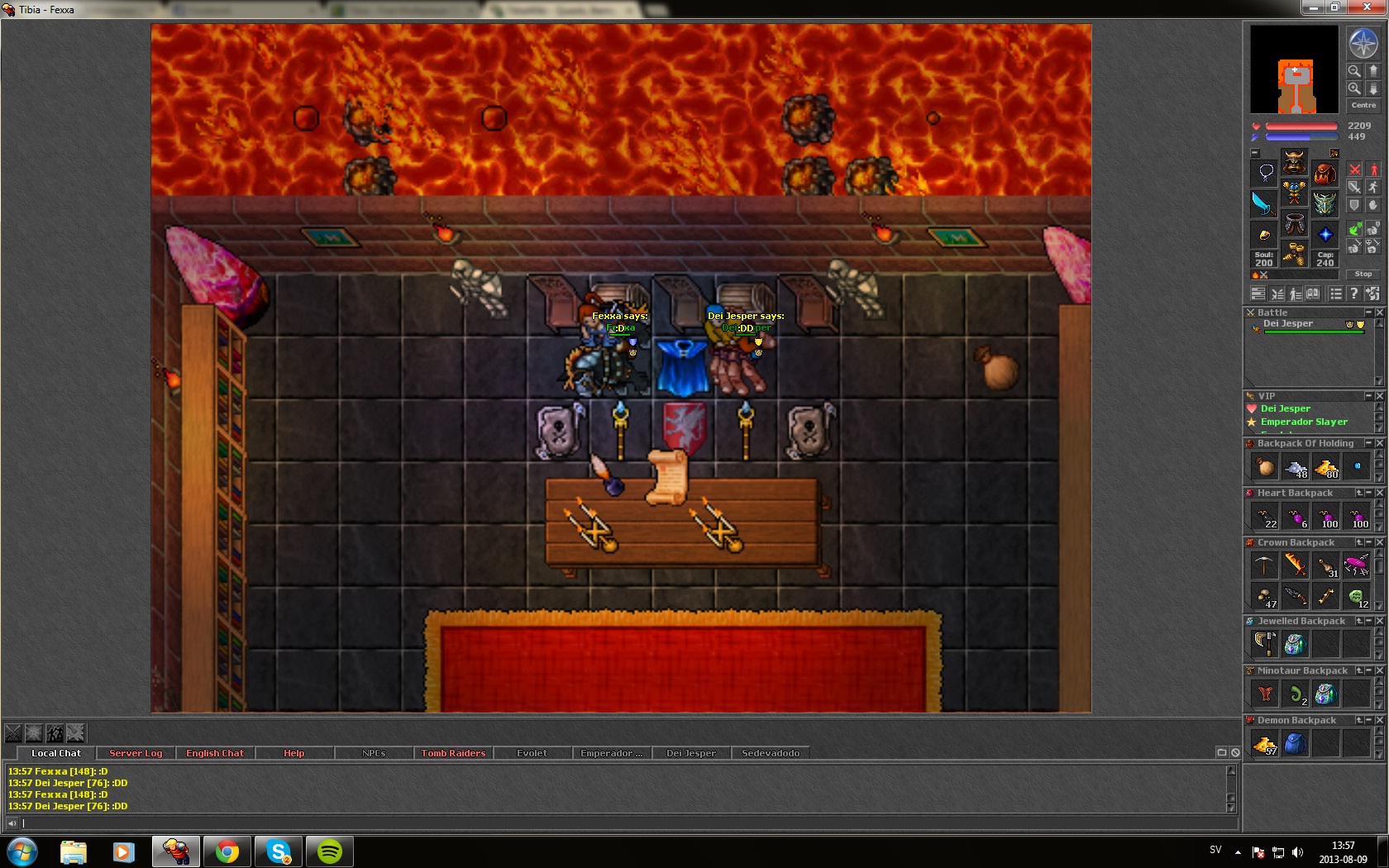Switch to the Server Log chat tab

136,753
